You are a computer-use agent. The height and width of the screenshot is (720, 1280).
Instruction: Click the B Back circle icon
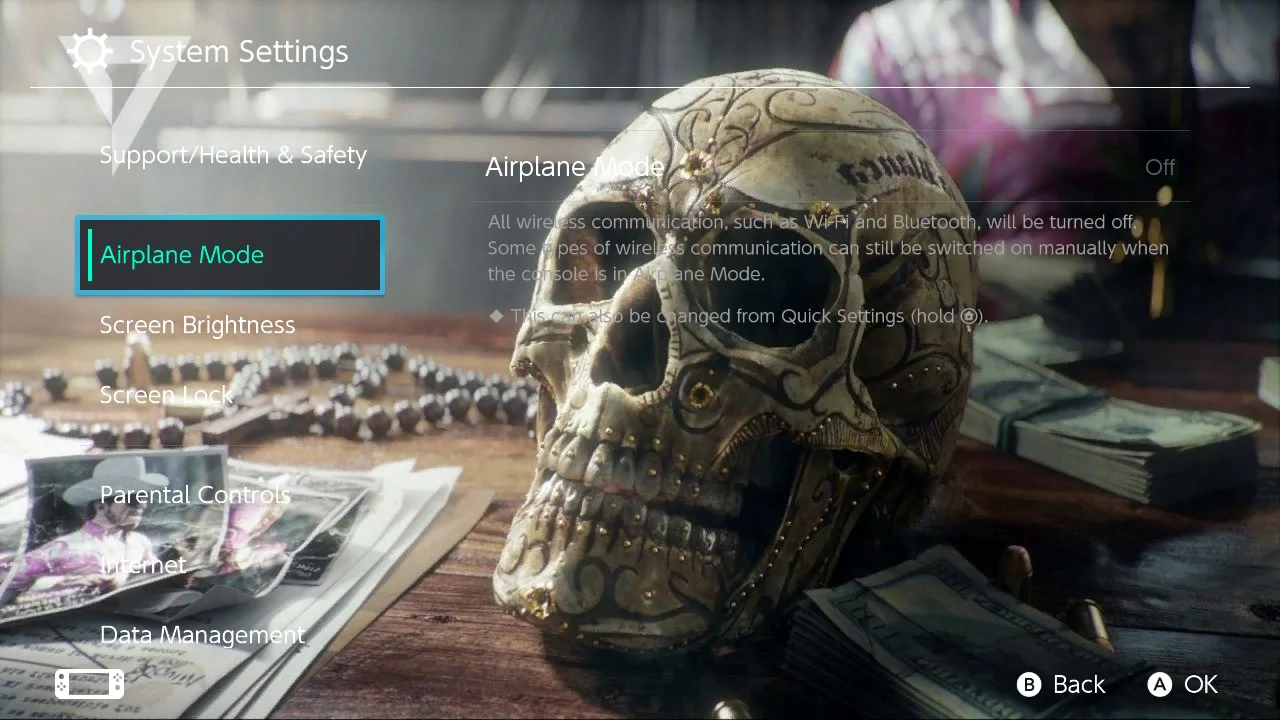(x=1029, y=685)
